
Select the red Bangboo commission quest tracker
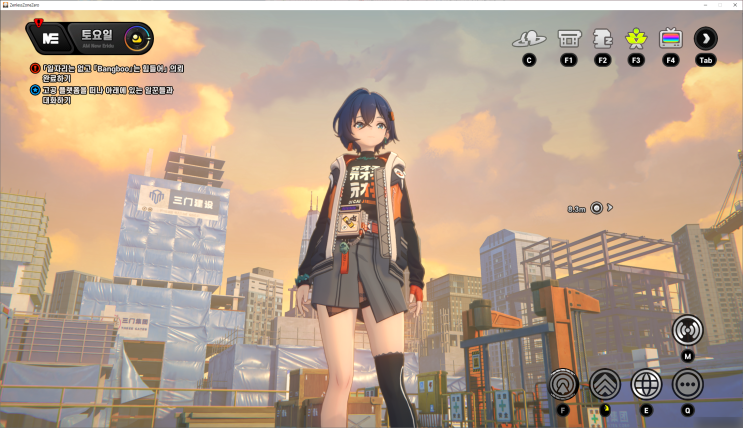(x=113, y=73)
